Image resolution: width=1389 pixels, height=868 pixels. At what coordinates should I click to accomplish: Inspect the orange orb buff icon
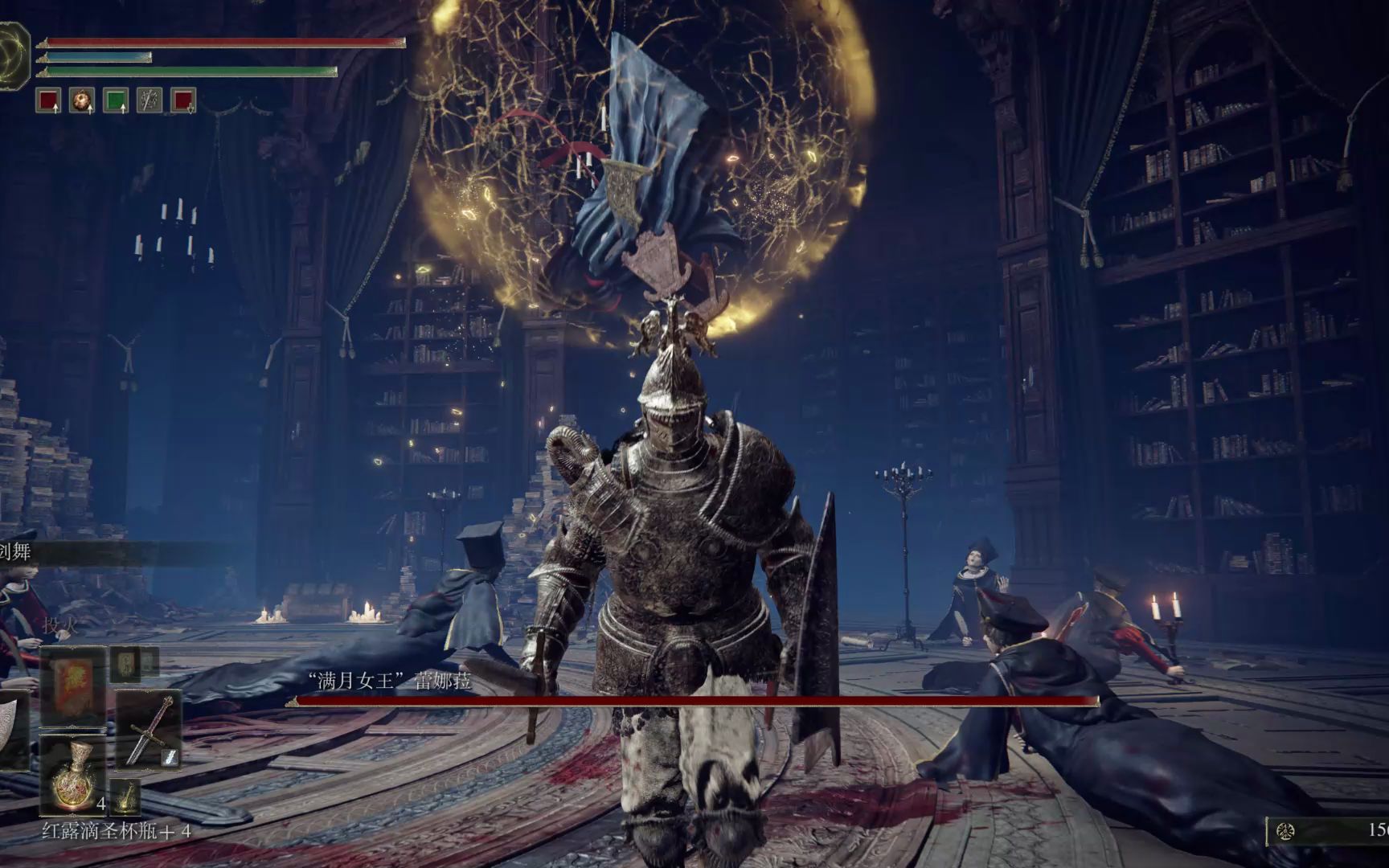point(82,100)
